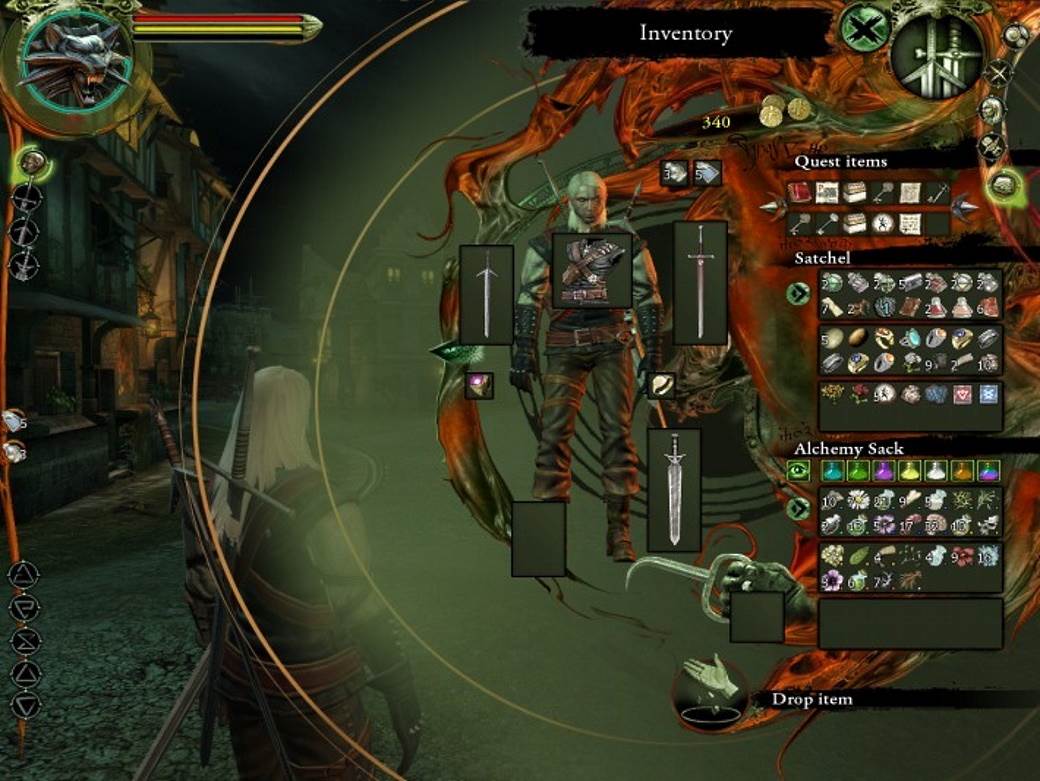Image resolution: width=1040 pixels, height=781 pixels.
Task: Click the gold coins icon by 340
Action: [x=784, y=110]
